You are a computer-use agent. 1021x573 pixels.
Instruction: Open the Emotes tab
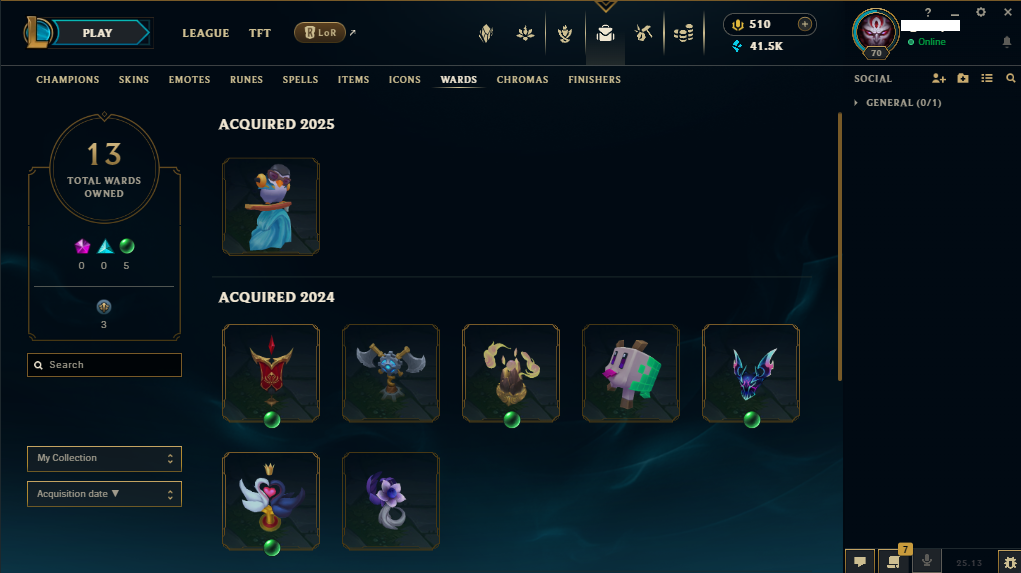pos(189,80)
